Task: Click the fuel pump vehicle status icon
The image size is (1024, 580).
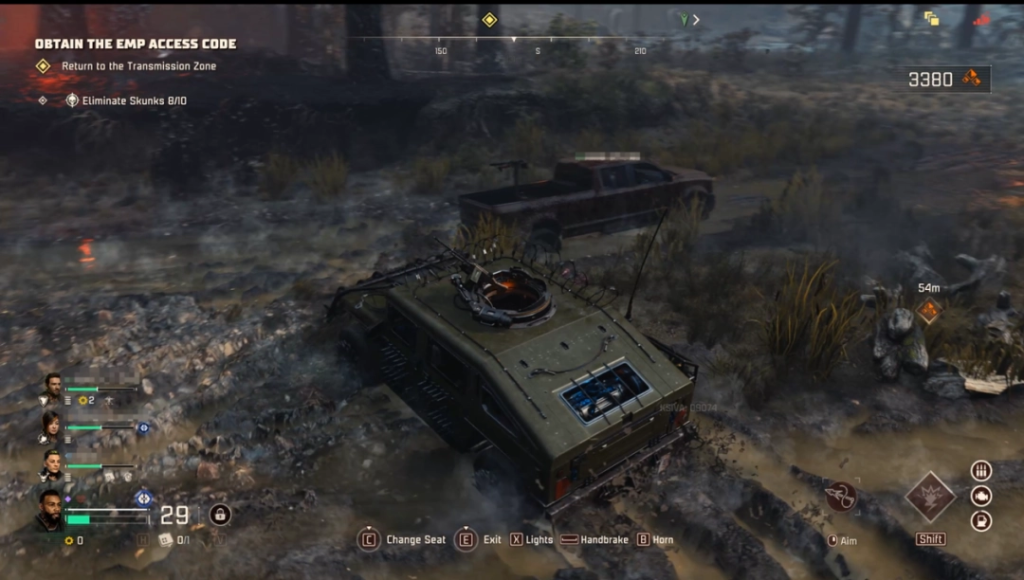Action: click(981, 521)
